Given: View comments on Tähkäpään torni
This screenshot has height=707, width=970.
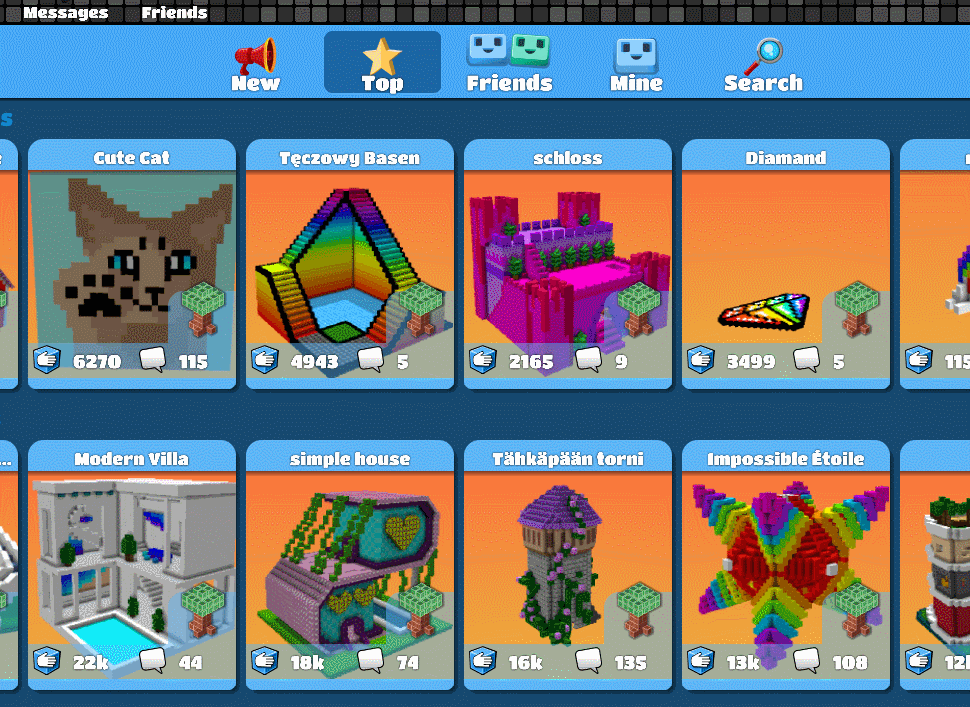Looking at the screenshot, I should [588, 661].
